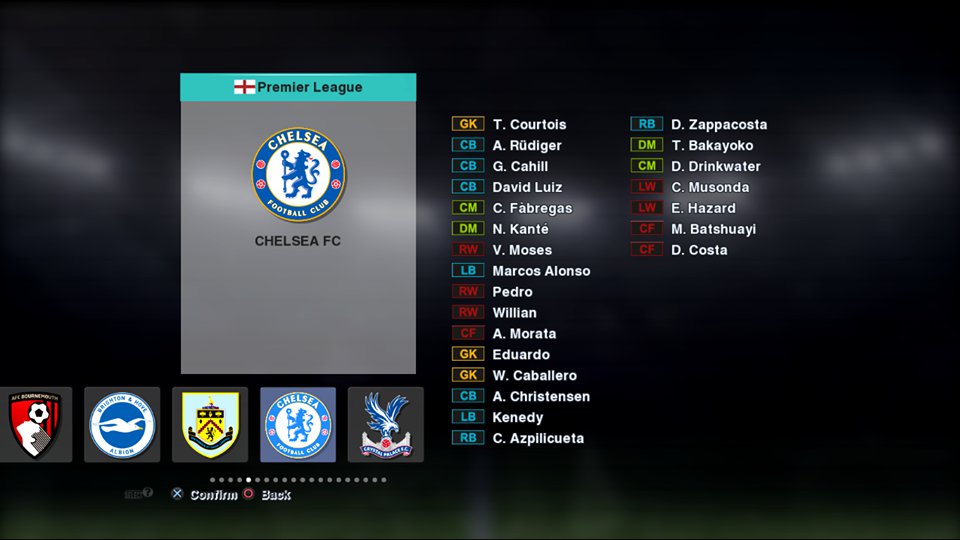Viewport: 960px width, 540px height.
Task: Choose M. Batshuayi from the roster
Action: click(713, 229)
